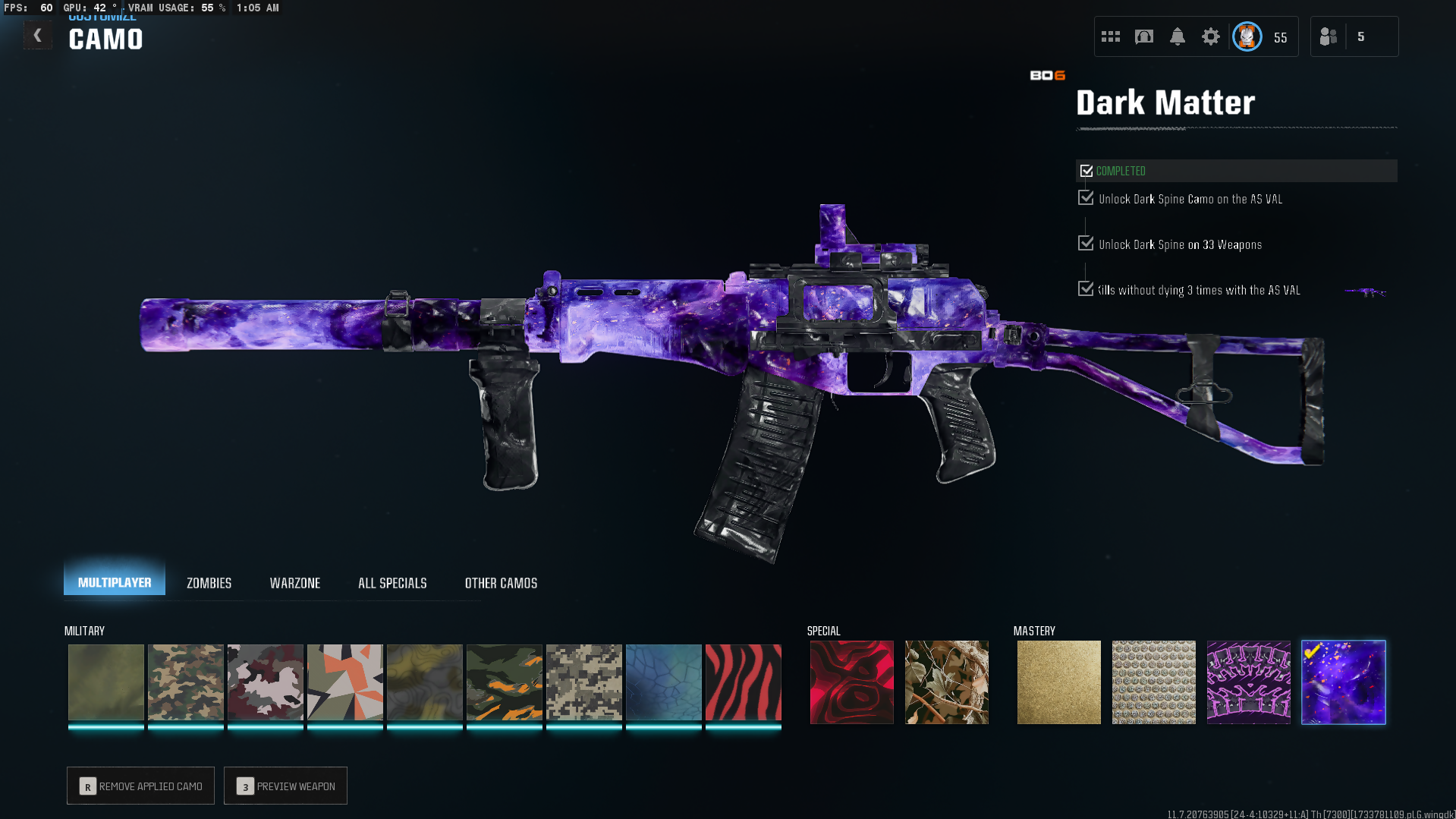
Task: Choose the autumn leaves special camo
Action: tap(946, 682)
